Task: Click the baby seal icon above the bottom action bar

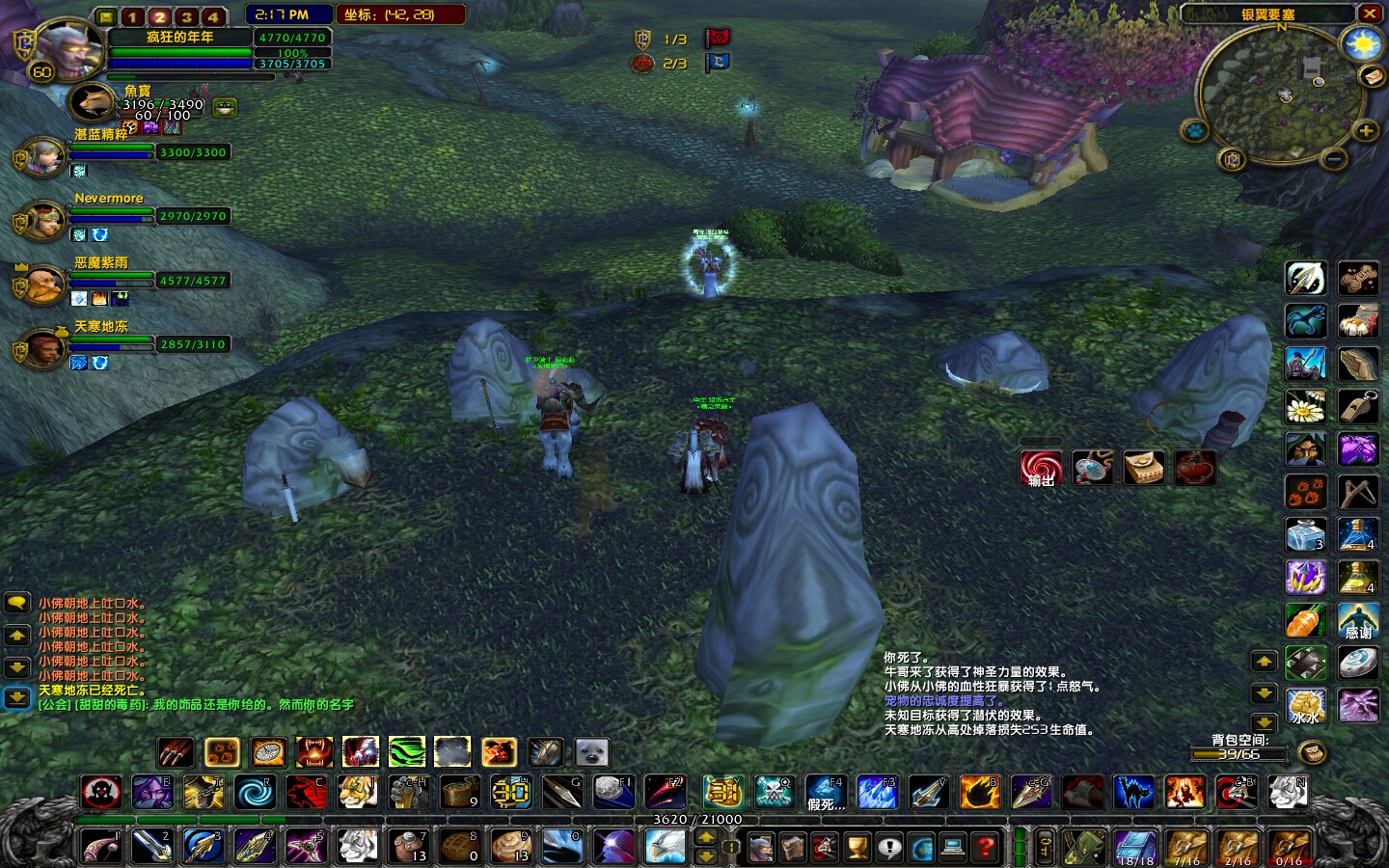Action: click(x=590, y=752)
